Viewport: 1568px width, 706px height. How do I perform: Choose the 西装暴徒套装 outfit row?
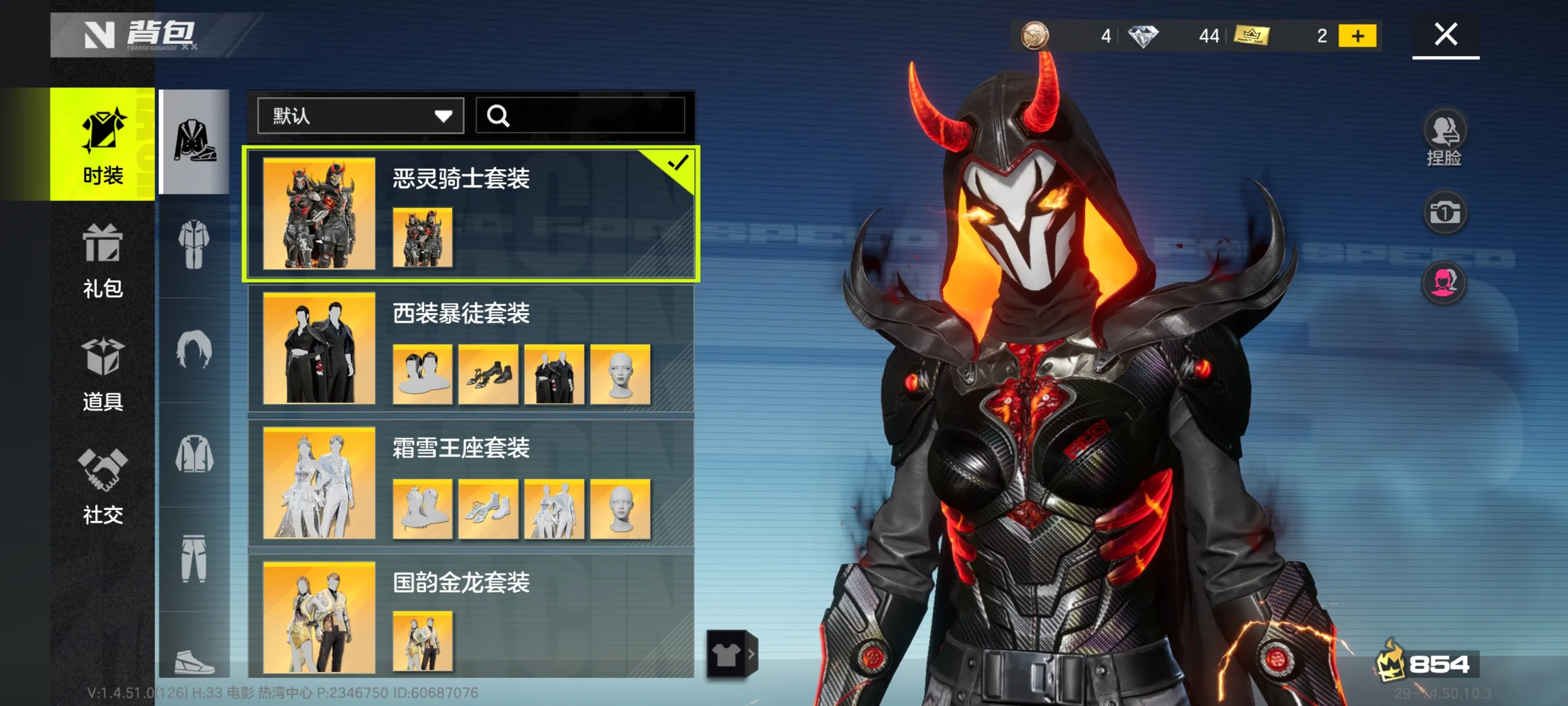click(x=470, y=348)
